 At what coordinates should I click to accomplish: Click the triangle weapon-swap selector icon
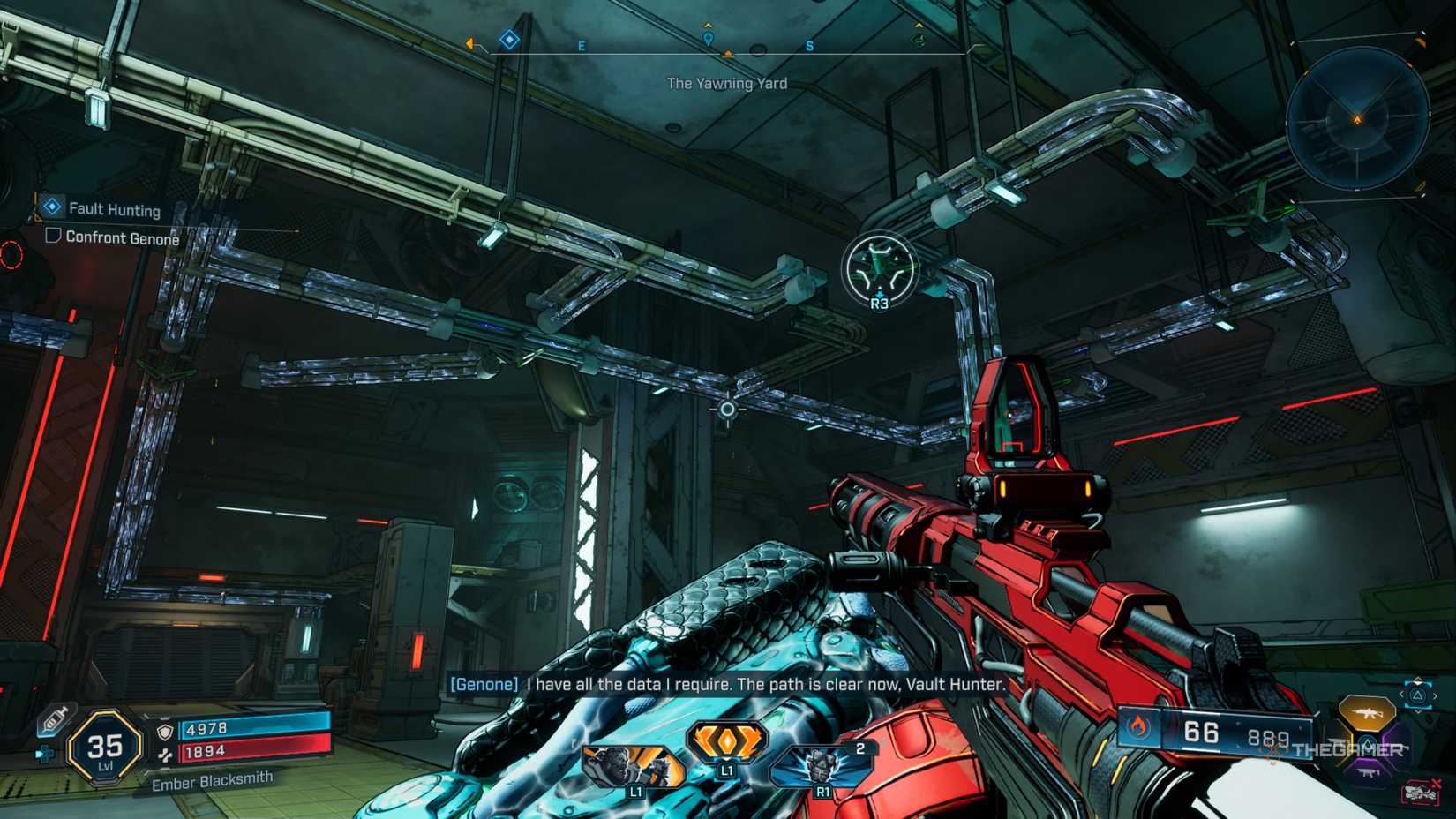coord(1417,695)
